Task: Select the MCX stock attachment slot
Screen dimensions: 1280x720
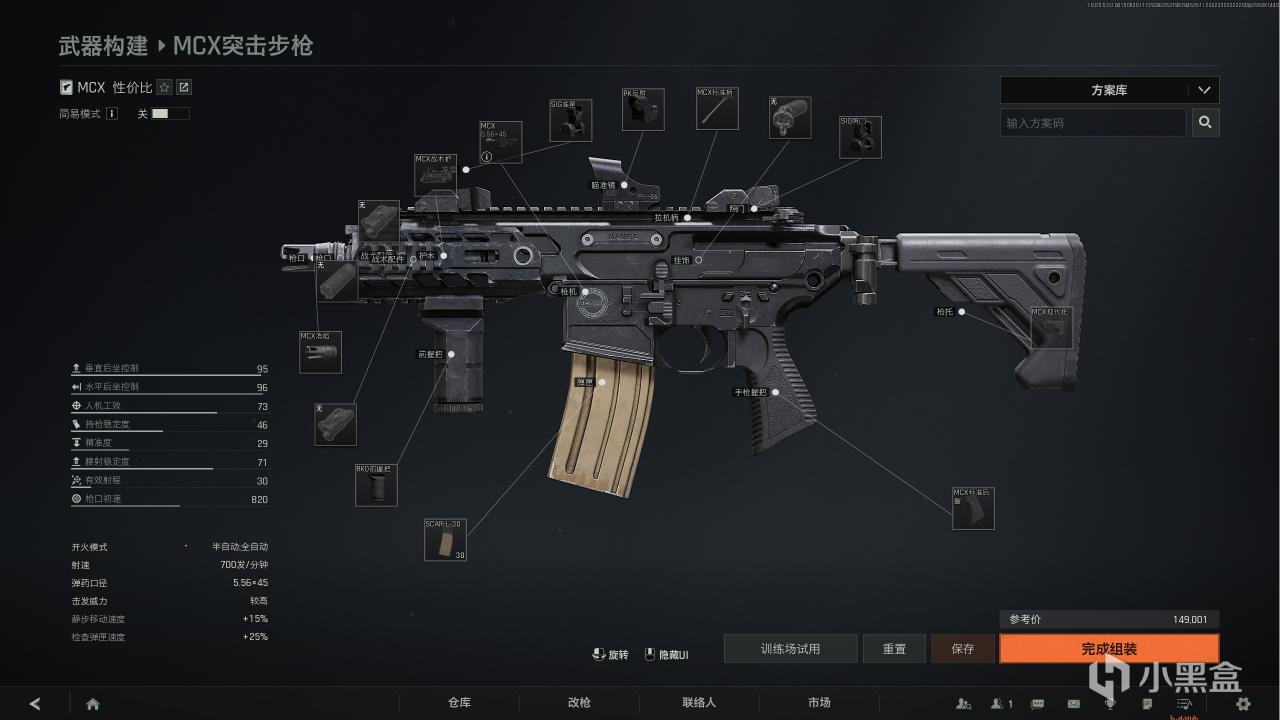Action: coord(1051,328)
